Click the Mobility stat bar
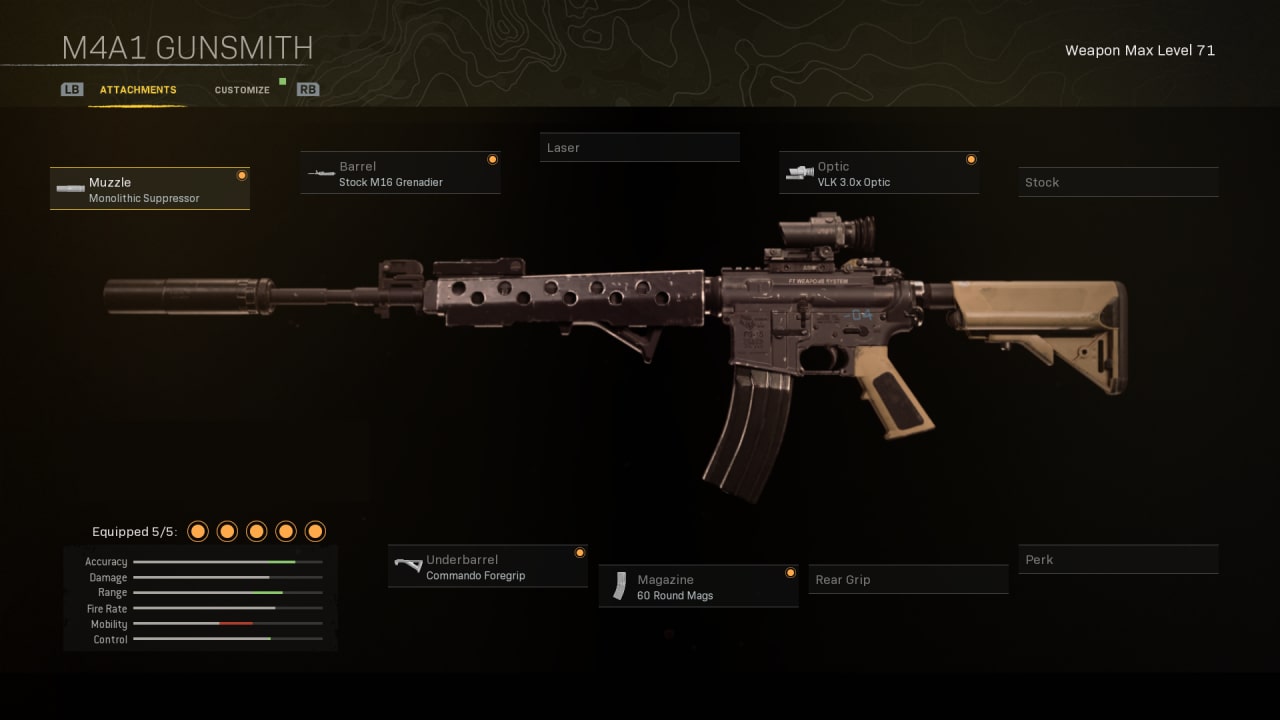The height and width of the screenshot is (720, 1280). tap(227, 624)
